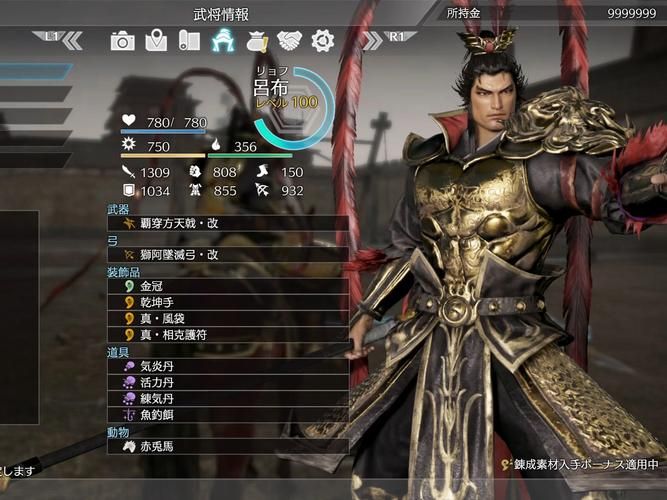
Task: Select the 真・相克護符 accessory row
Action: 228,334
